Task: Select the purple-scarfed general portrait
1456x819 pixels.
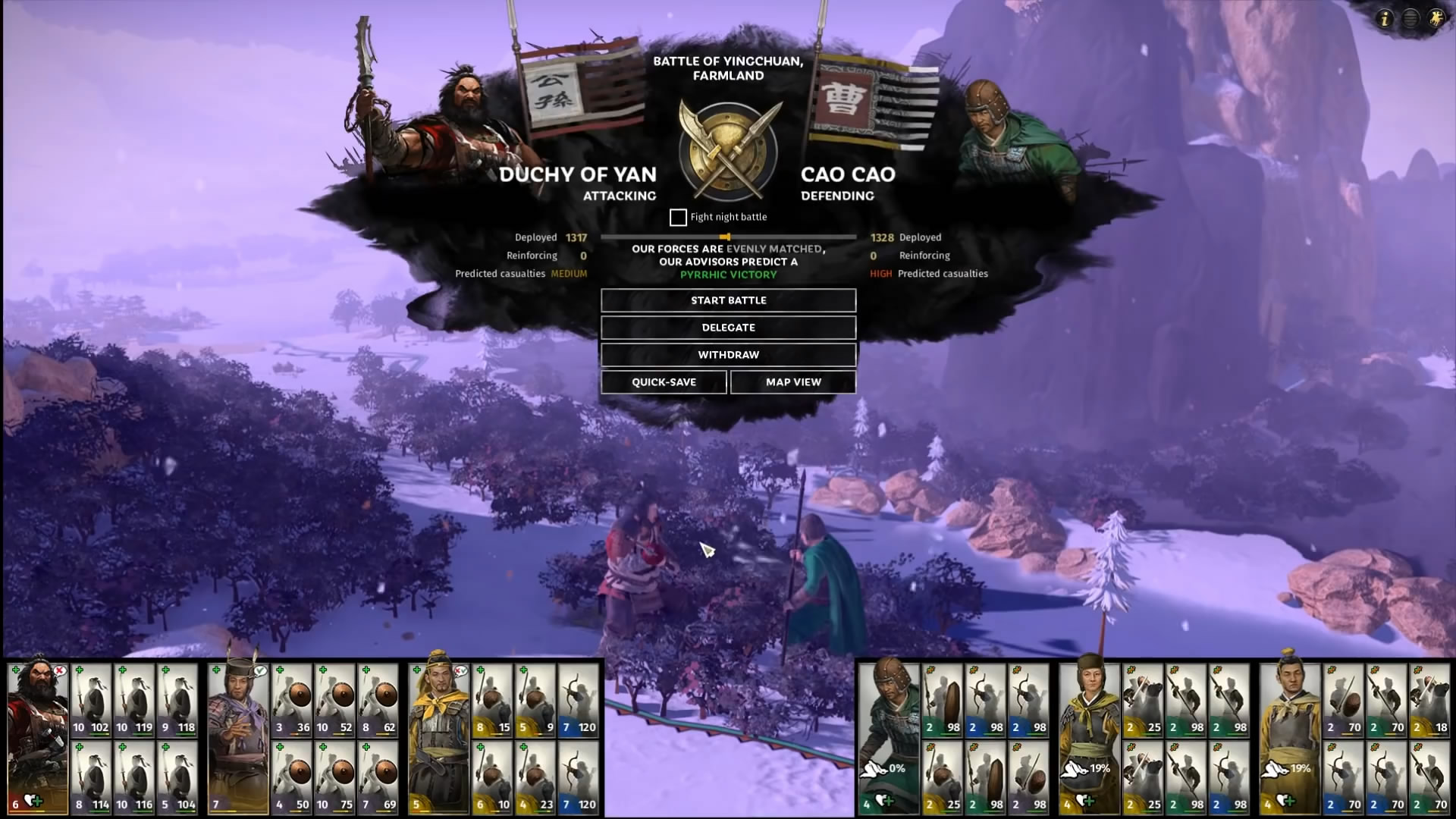Action: coord(238,736)
